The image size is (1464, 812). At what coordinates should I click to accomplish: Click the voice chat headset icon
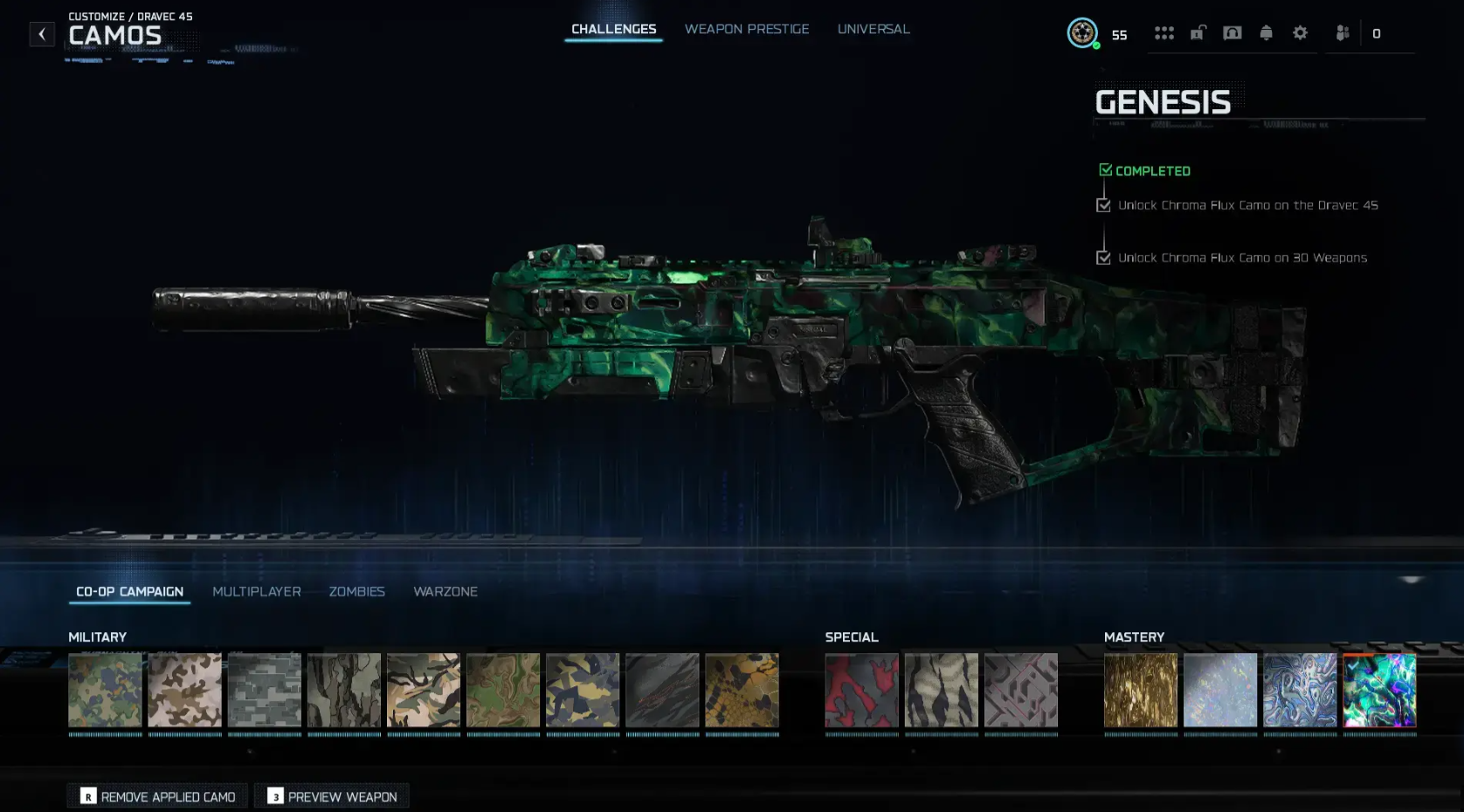point(1233,33)
